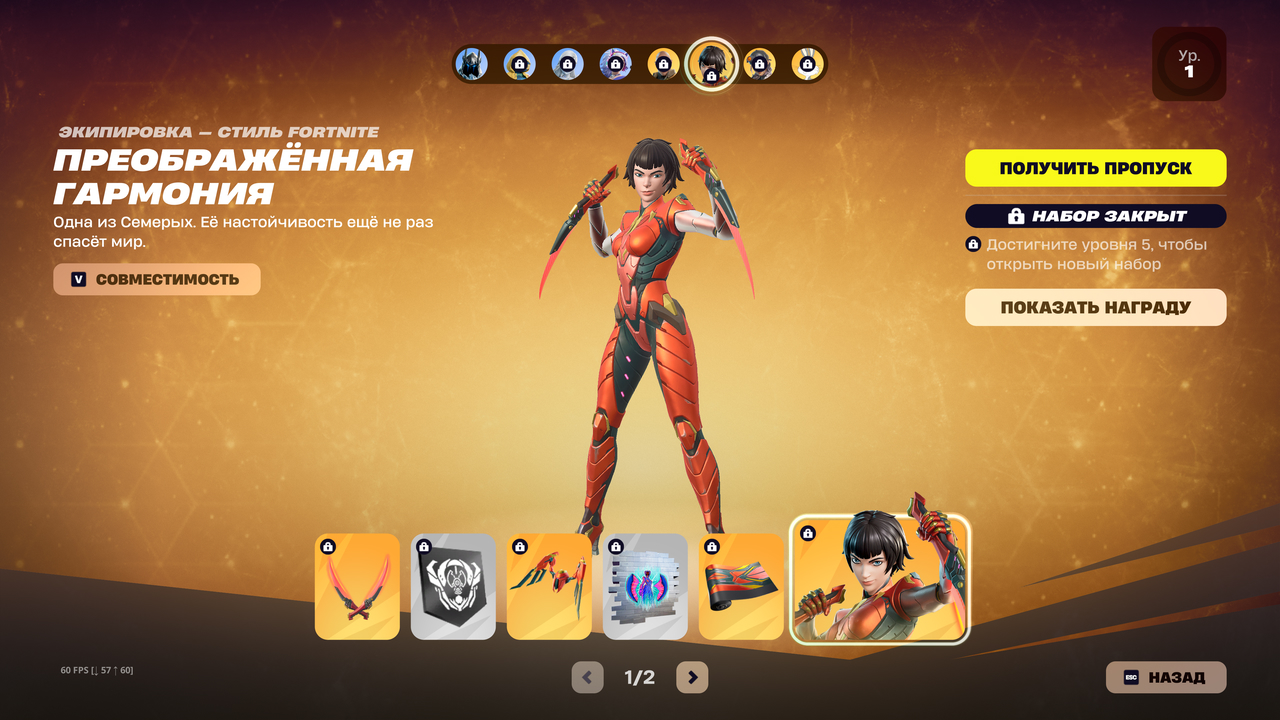
Task: Select the large dark-haired outfit reward tile
Action: click(x=880, y=580)
